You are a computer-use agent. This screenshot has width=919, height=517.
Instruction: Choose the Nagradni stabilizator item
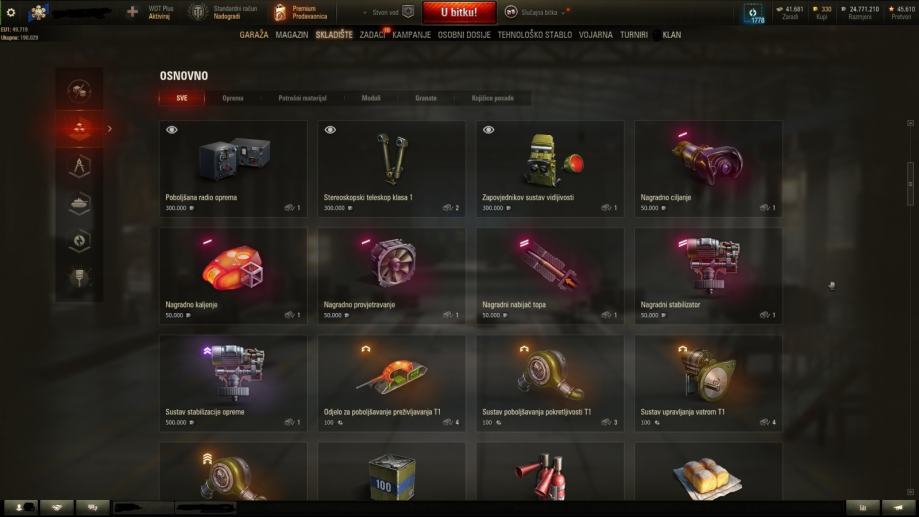(x=708, y=273)
